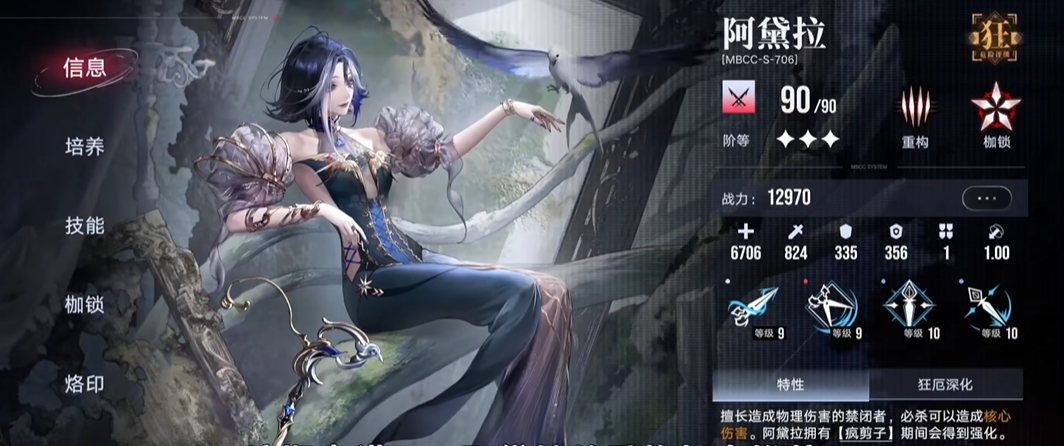The image size is (1064, 446).
Task: Click the red star 枷锁 icon
Action: 996,108
